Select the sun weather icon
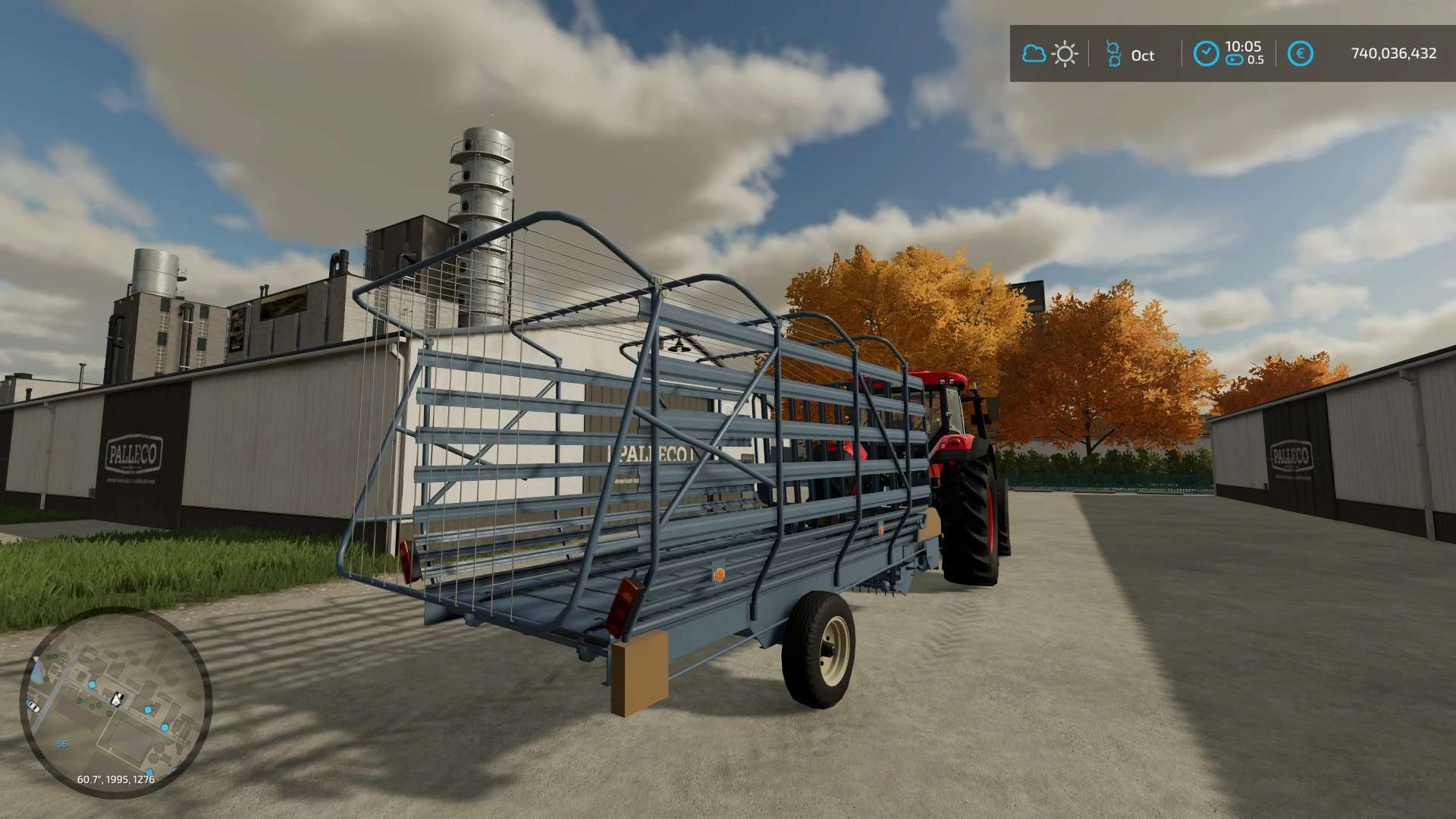This screenshot has width=1456, height=819. point(1065,54)
